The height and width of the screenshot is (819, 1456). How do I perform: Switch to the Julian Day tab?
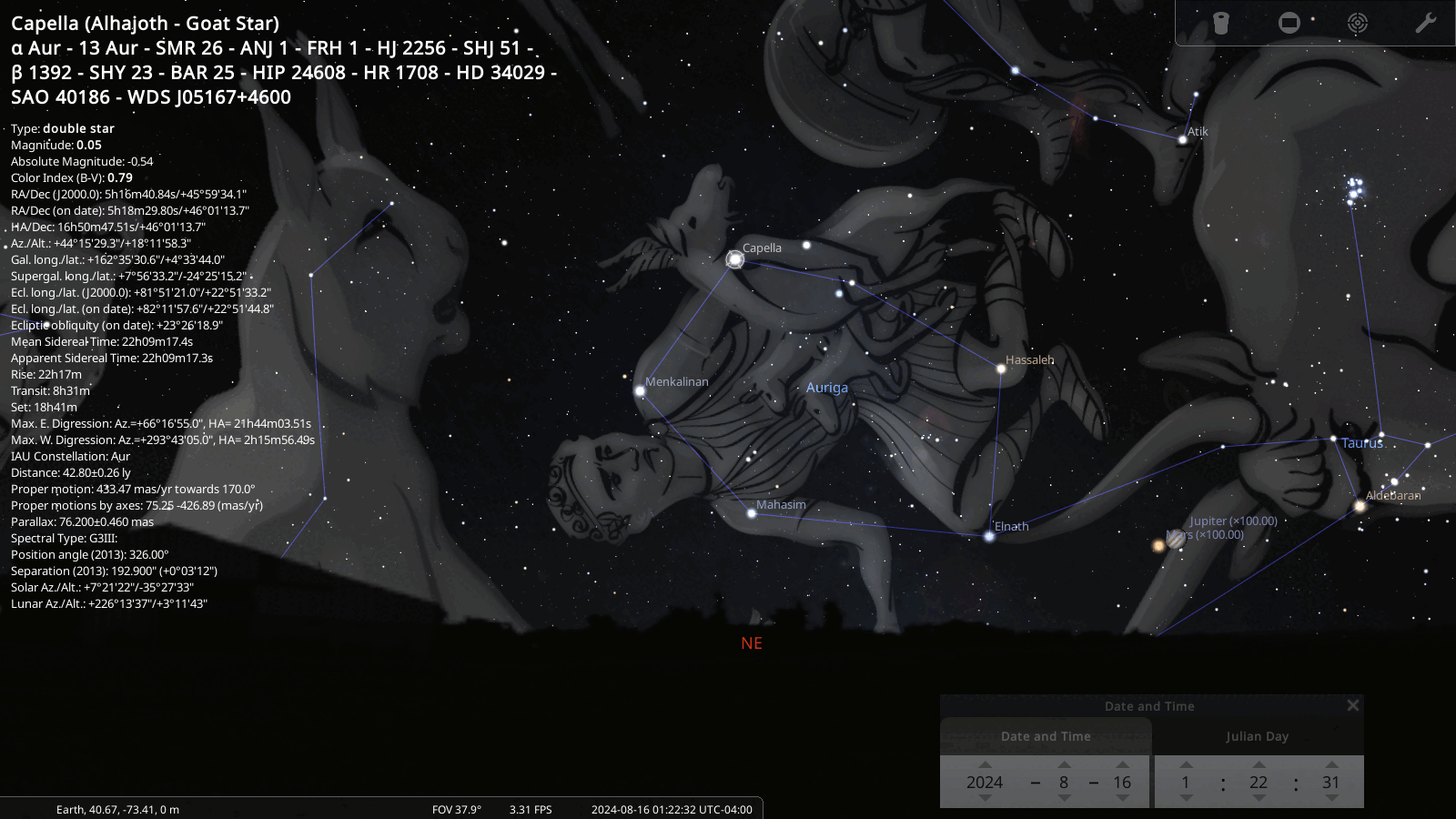1257,736
